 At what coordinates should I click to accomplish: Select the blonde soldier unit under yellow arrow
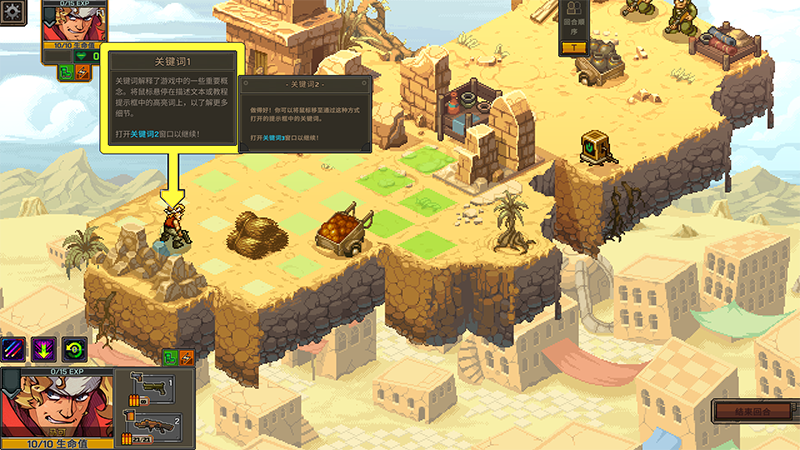(x=173, y=225)
